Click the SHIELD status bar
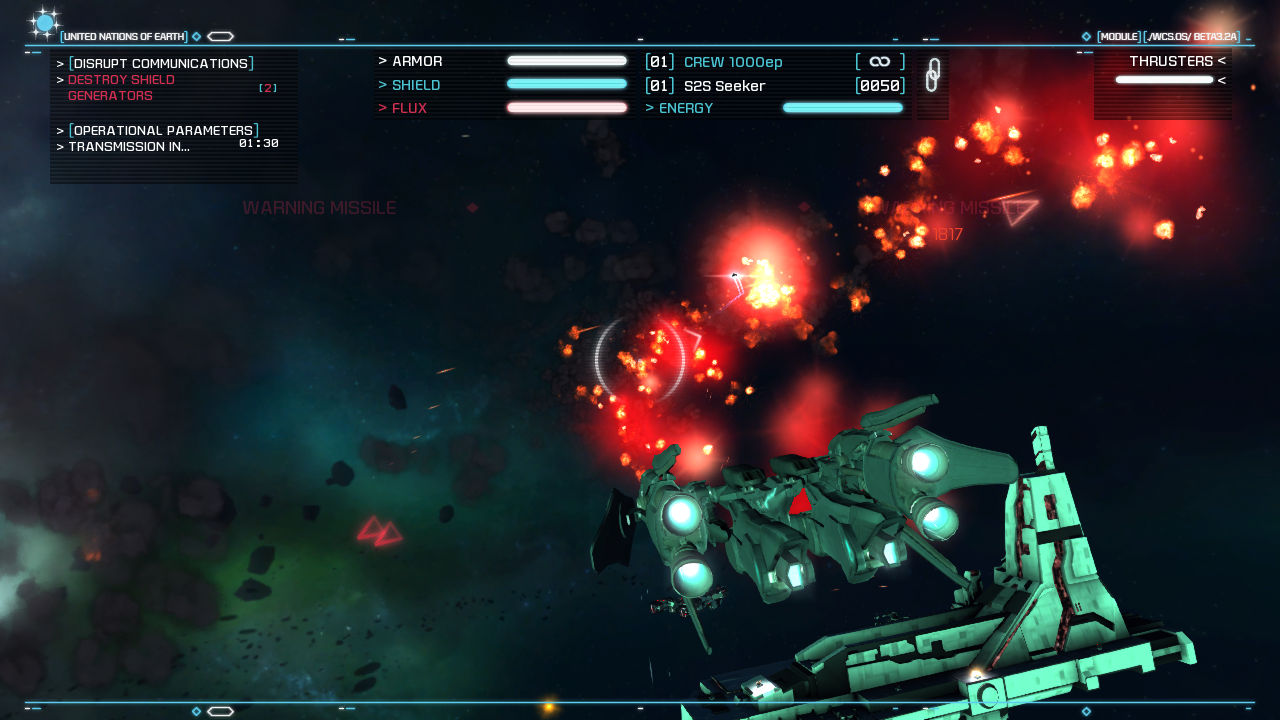 (567, 85)
